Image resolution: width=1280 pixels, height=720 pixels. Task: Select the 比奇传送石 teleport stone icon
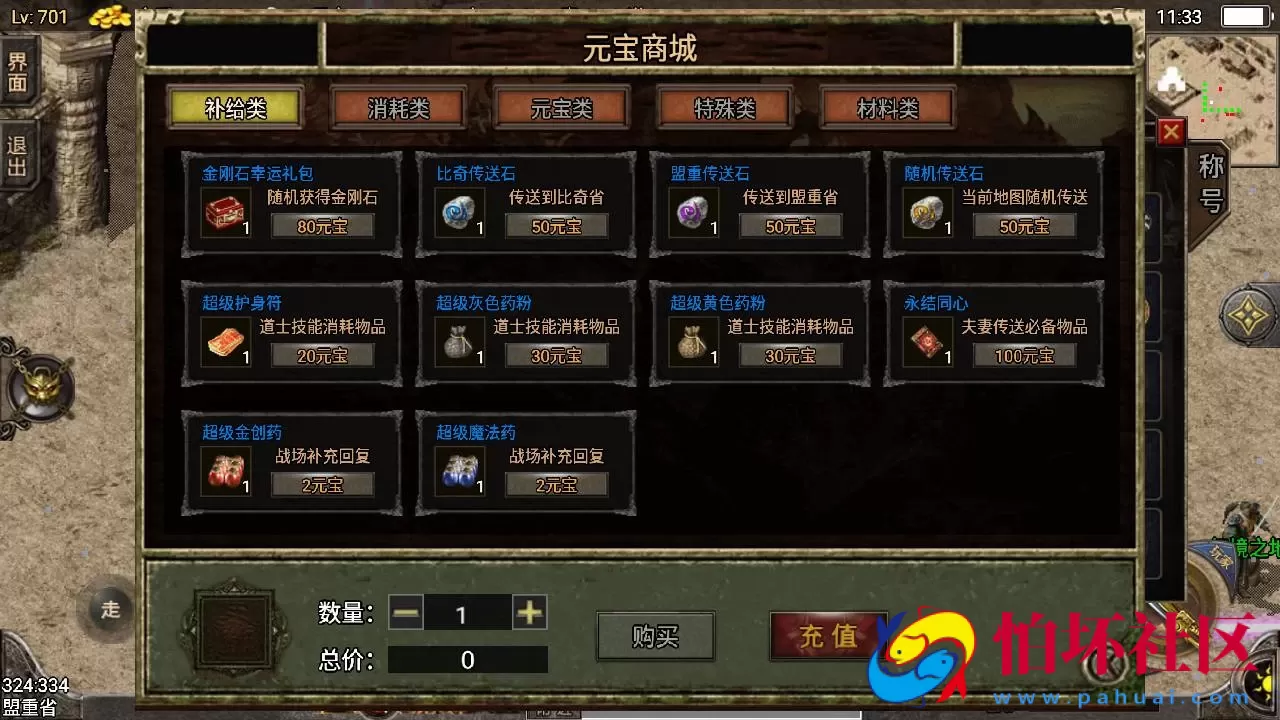click(x=458, y=211)
